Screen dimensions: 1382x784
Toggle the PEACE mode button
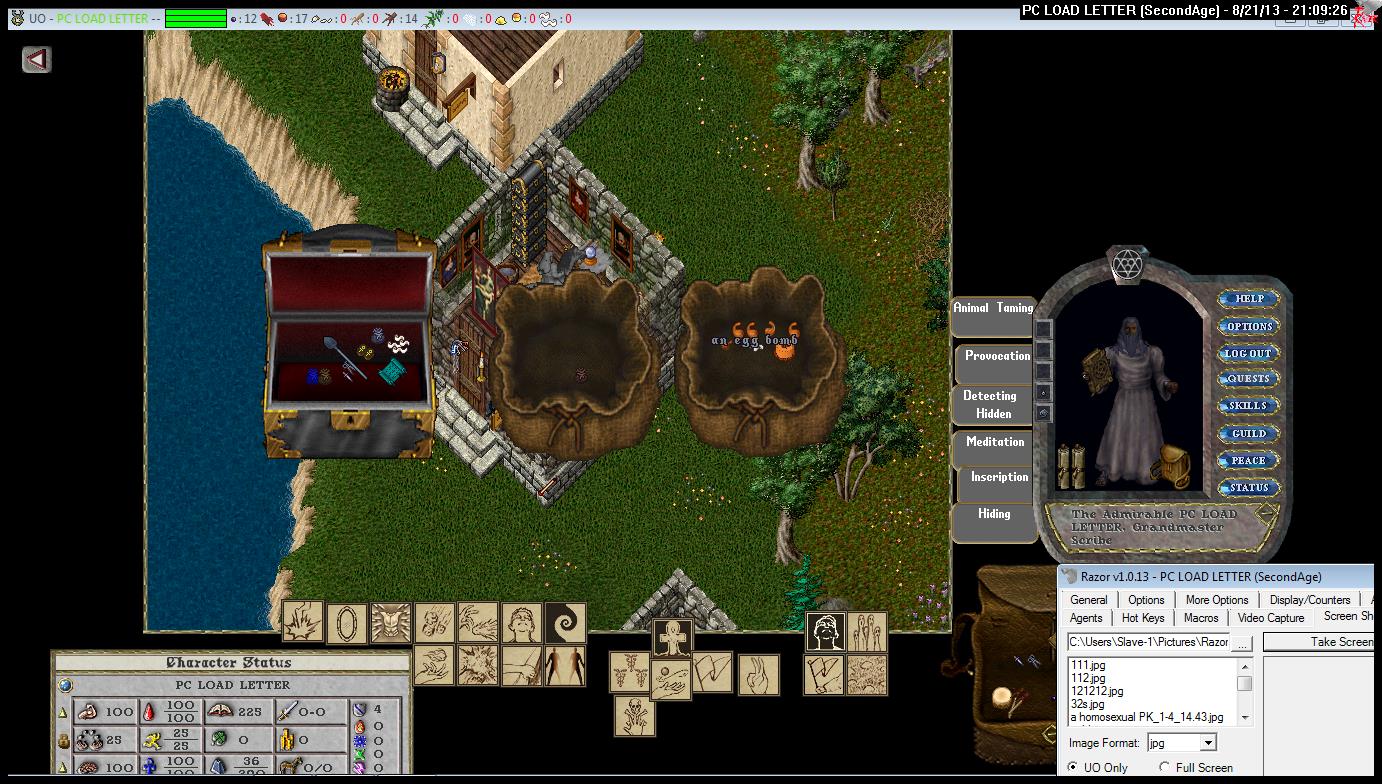click(1249, 461)
